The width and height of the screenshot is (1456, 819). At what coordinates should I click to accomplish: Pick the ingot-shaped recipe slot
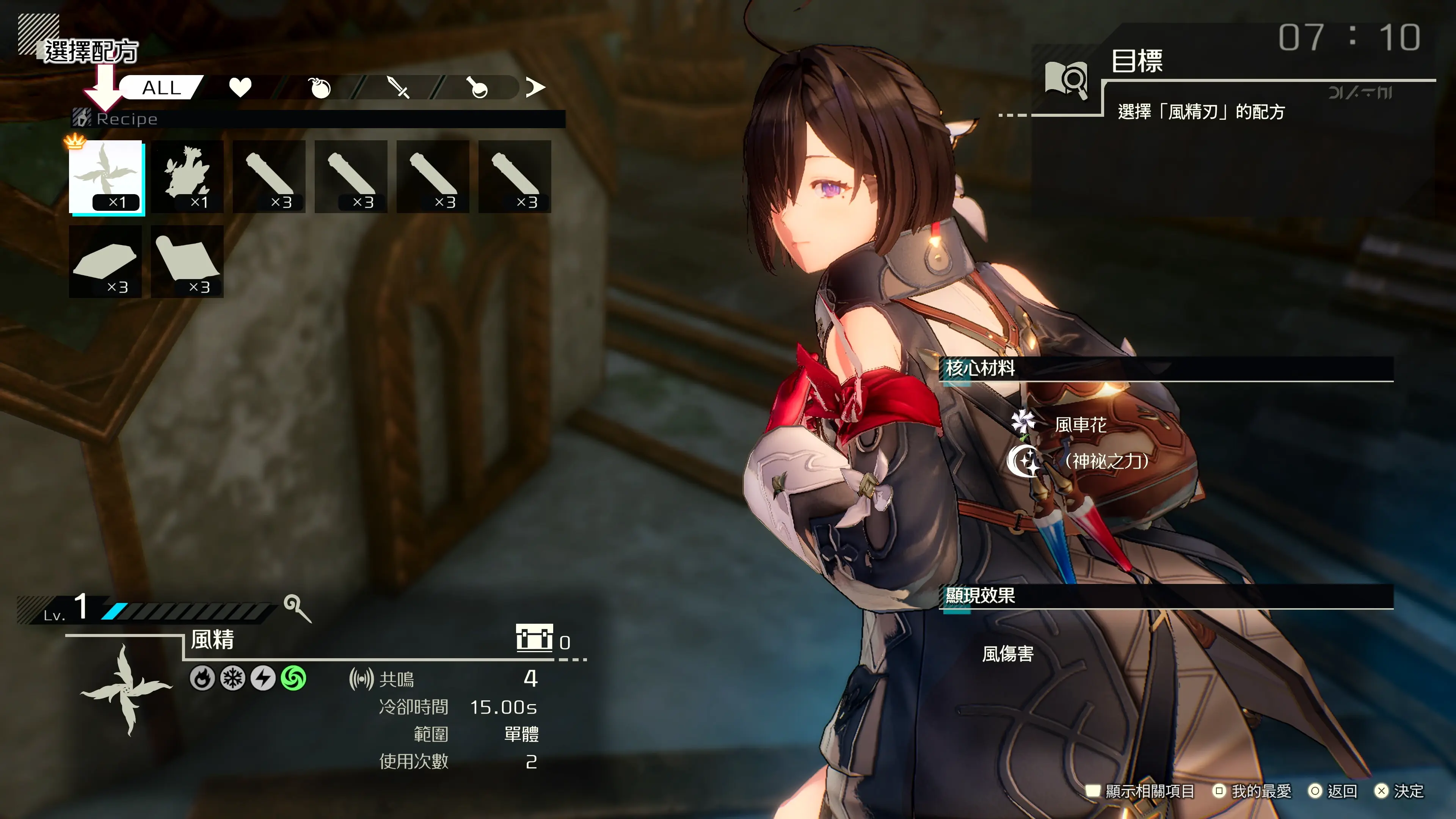[105, 262]
